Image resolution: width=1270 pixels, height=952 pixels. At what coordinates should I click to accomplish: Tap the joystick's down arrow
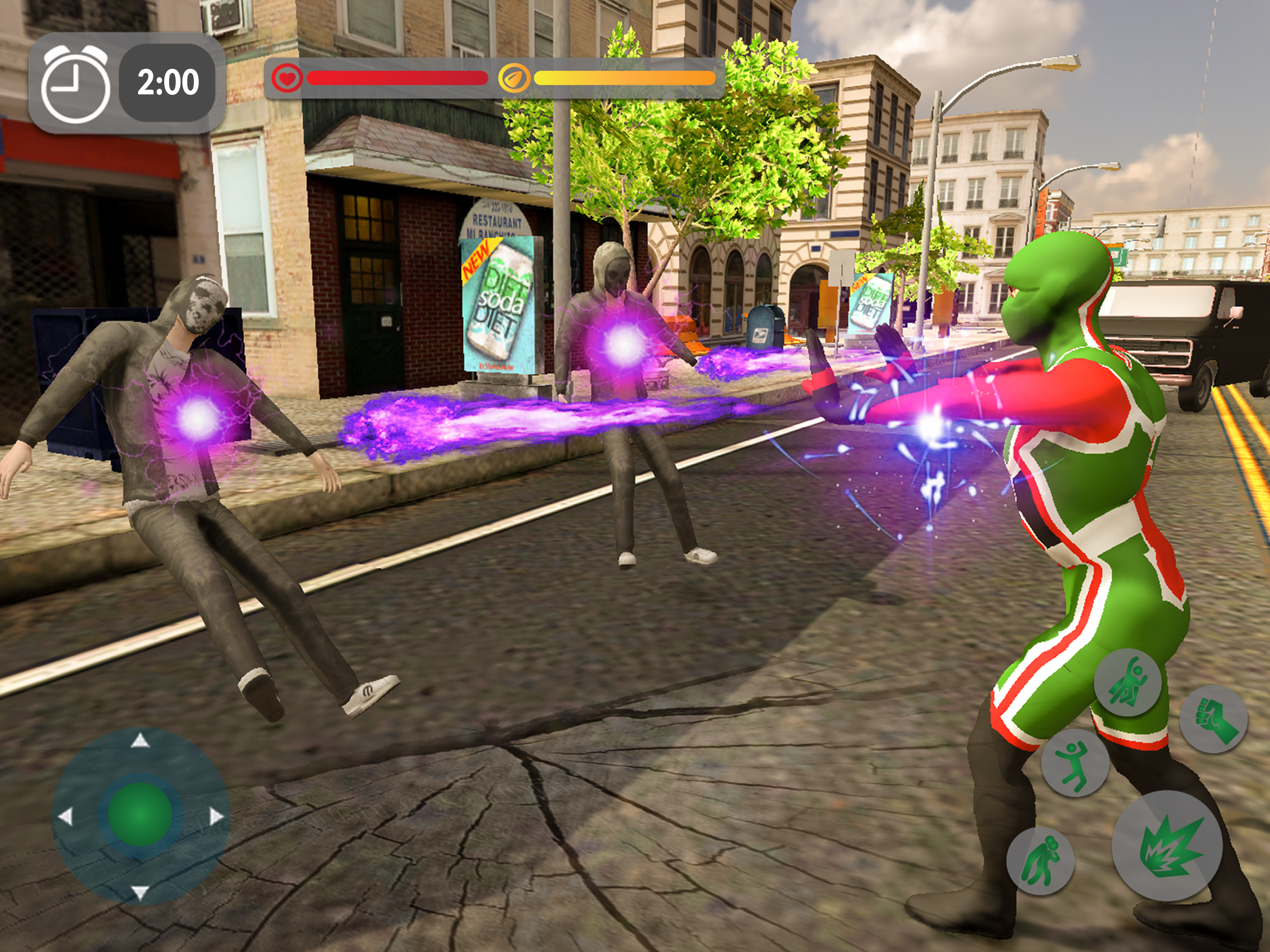(x=140, y=892)
